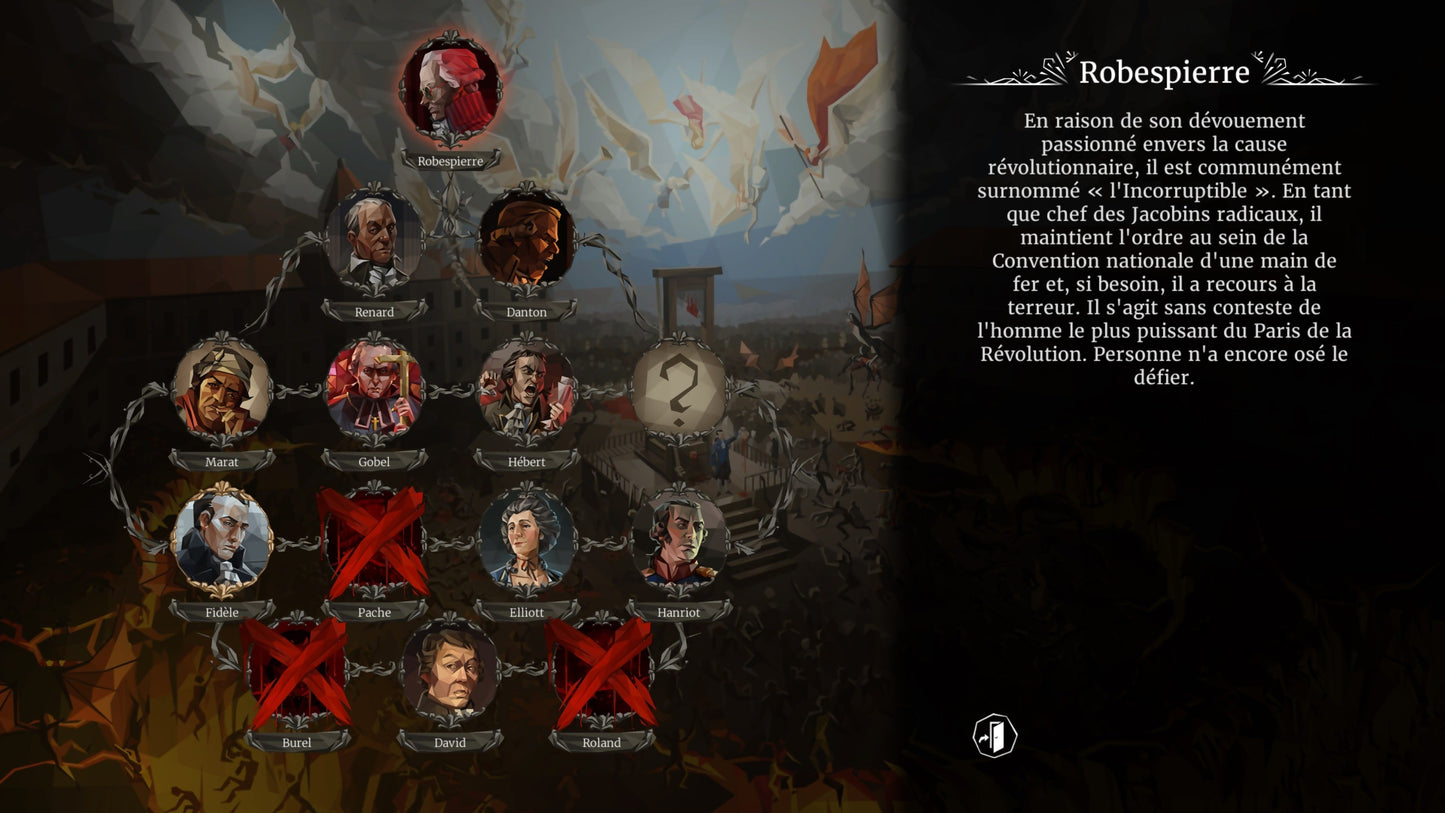Click Pache's red-crossed medallion
1445x813 pixels.
point(375,542)
